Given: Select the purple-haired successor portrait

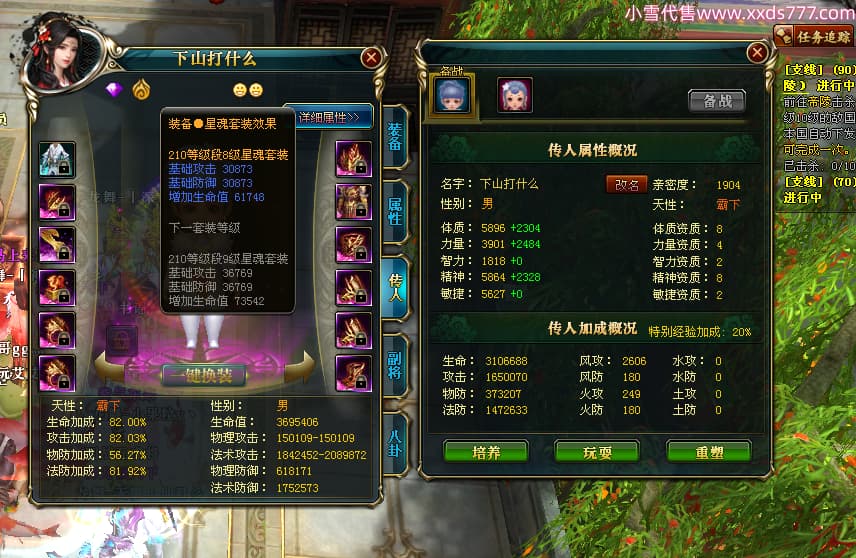Looking at the screenshot, I should pyautogui.click(x=515, y=95).
